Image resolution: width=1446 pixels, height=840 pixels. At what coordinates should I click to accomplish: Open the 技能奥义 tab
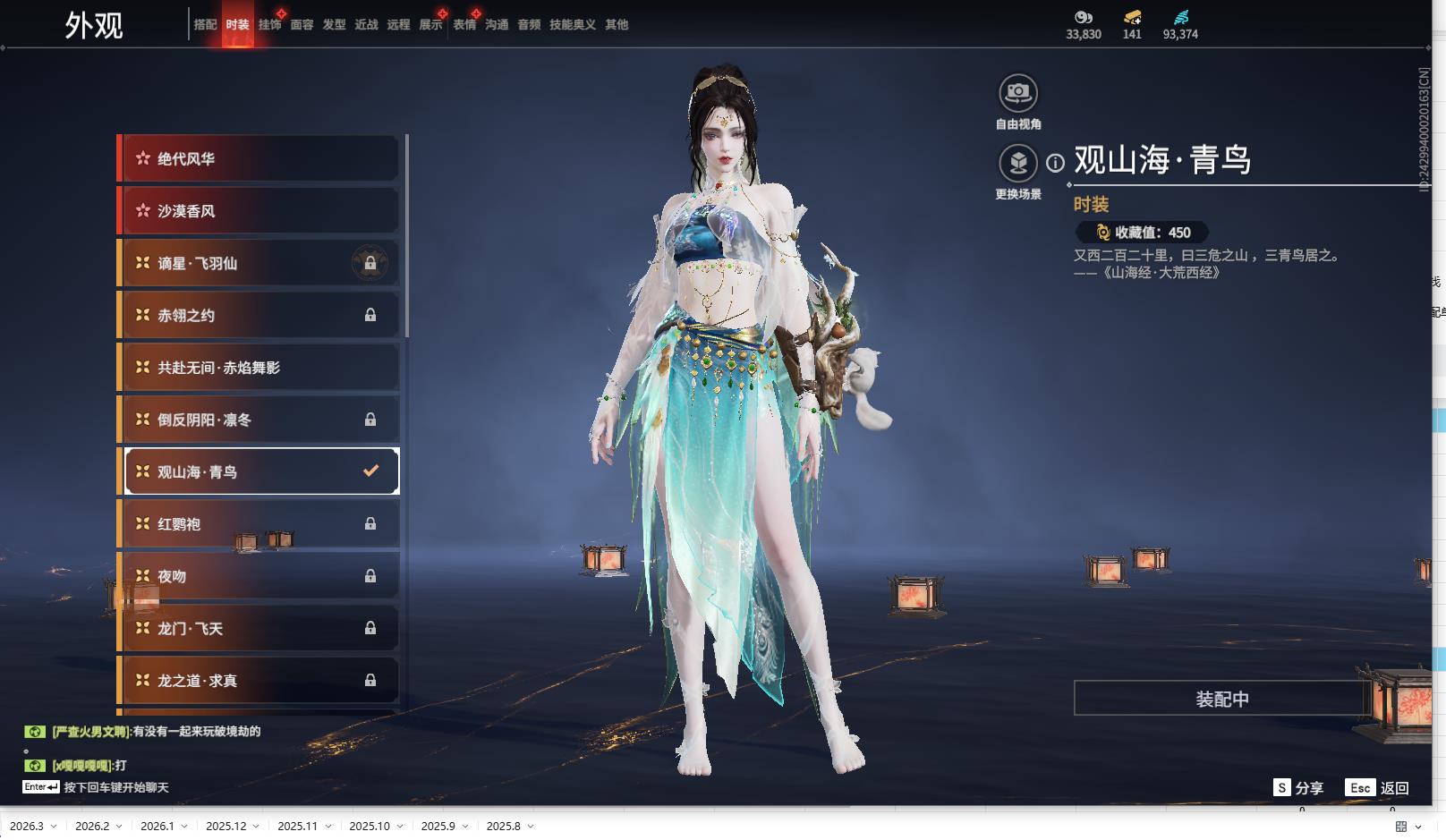tap(572, 25)
